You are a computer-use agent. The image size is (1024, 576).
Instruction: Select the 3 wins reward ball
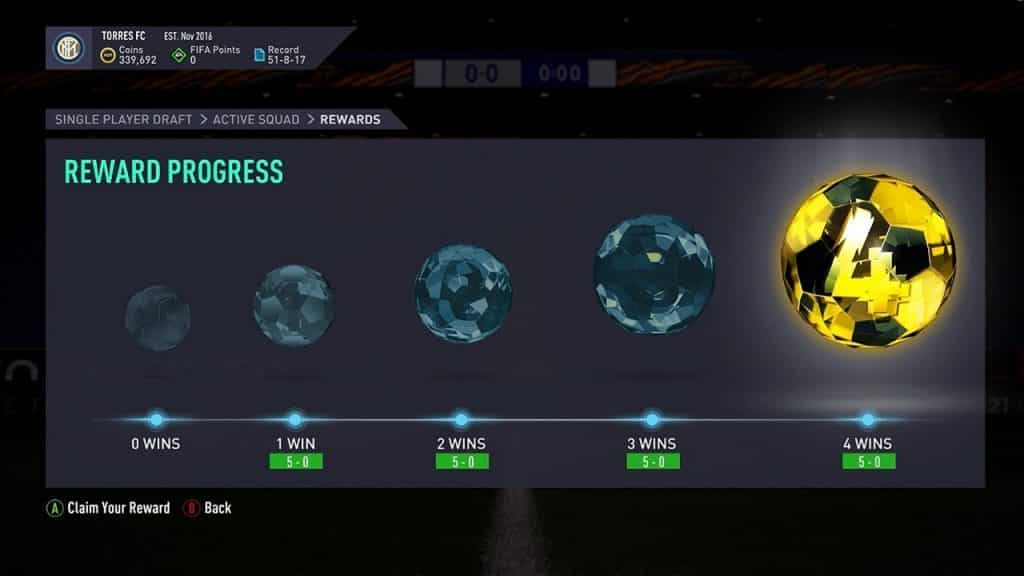pyautogui.click(x=653, y=273)
